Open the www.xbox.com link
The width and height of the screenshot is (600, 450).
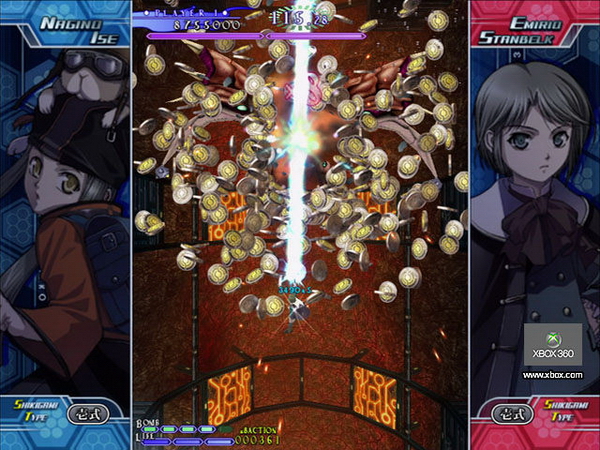click(x=552, y=375)
